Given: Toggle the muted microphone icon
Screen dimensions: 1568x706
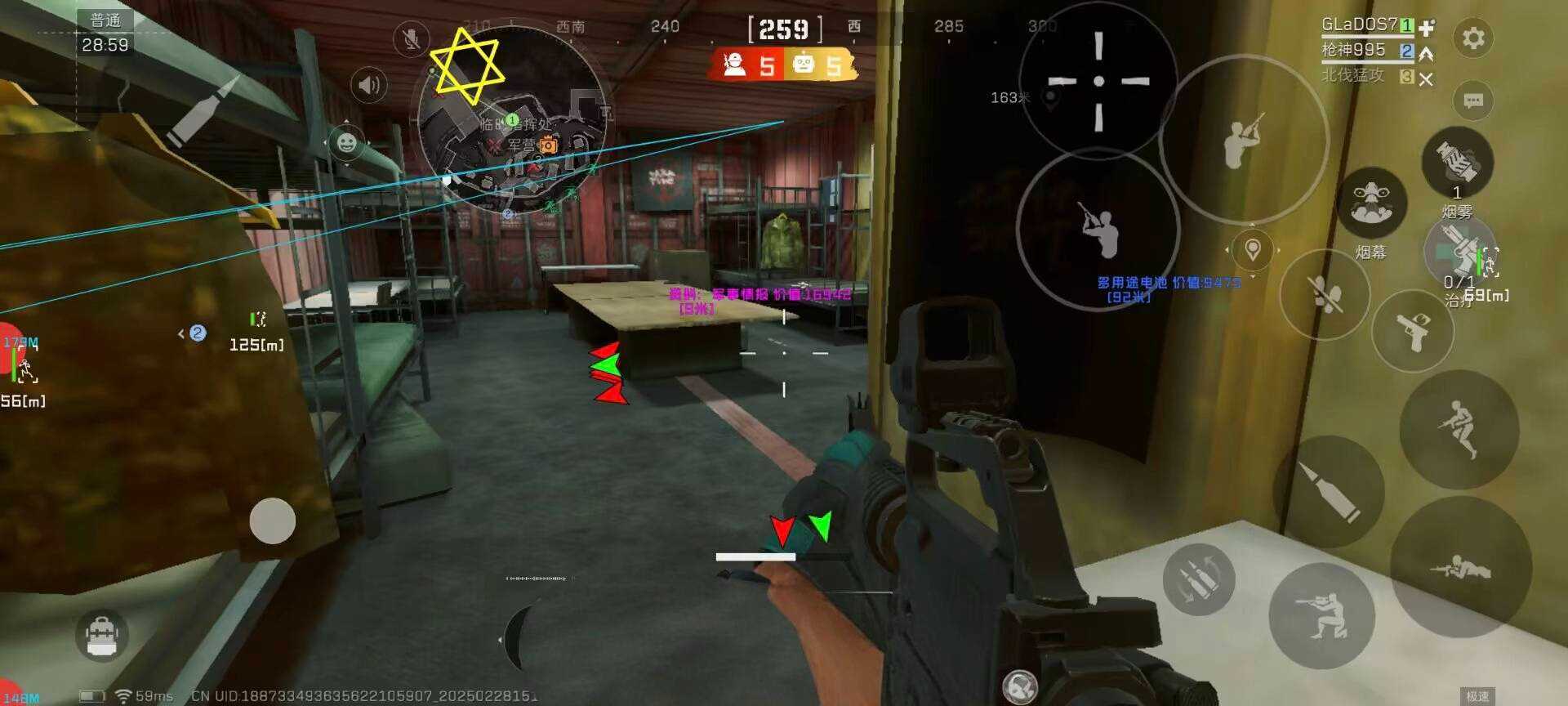Looking at the screenshot, I should pyautogui.click(x=412, y=39).
